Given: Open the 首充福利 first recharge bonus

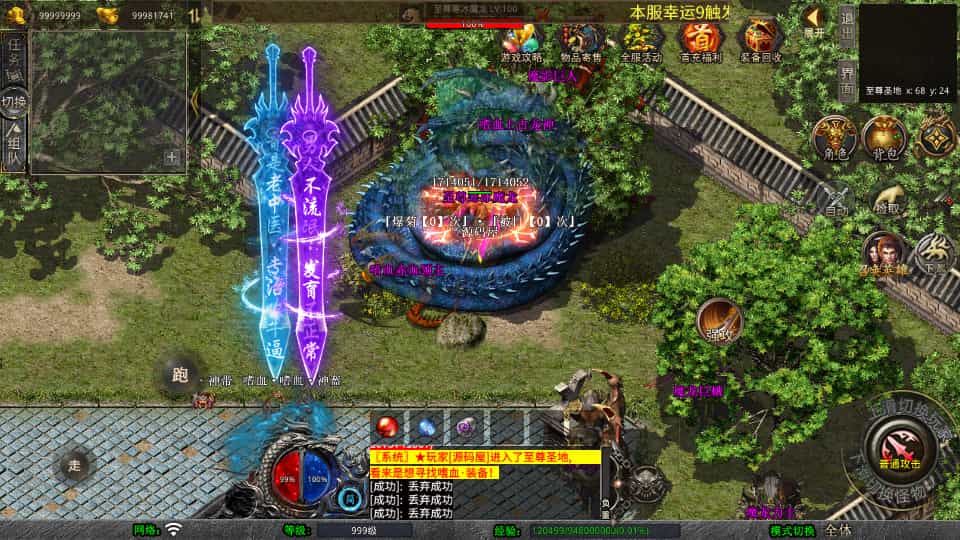Looking at the screenshot, I should 700,40.
